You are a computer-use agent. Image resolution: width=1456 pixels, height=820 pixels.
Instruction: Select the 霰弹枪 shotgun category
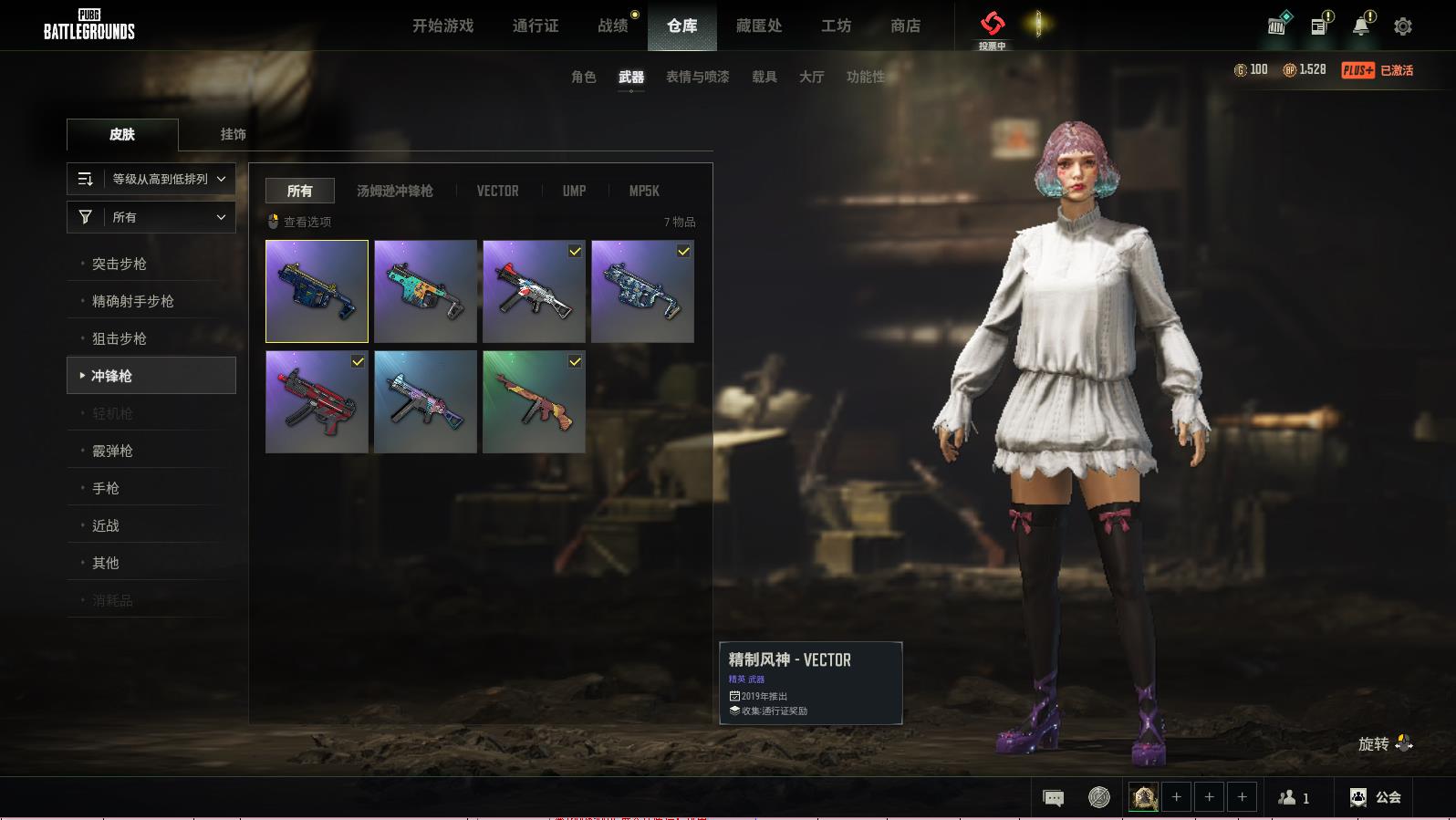click(113, 451)
